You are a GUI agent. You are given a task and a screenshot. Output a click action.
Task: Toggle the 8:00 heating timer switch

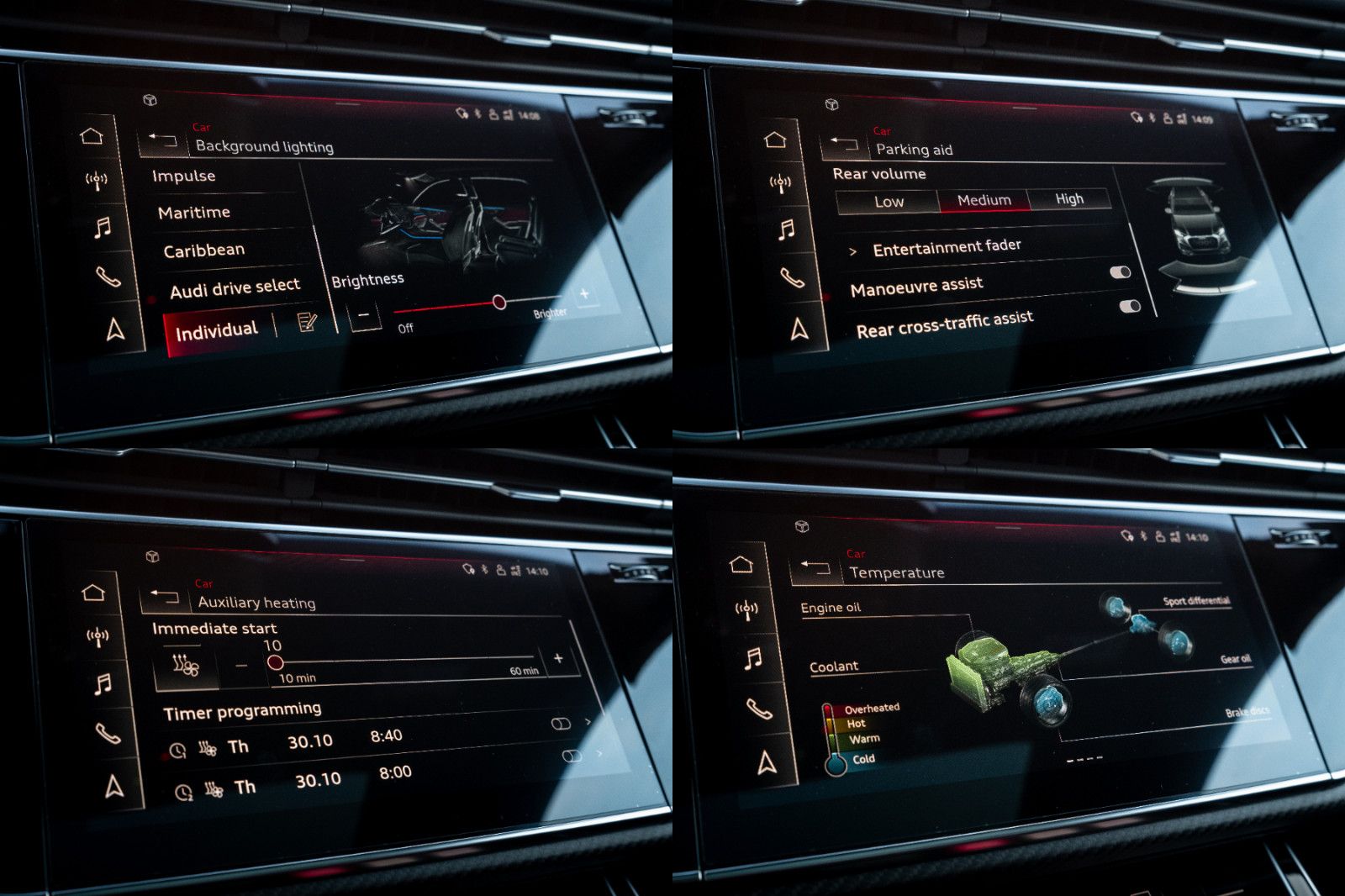coord(572,756)
